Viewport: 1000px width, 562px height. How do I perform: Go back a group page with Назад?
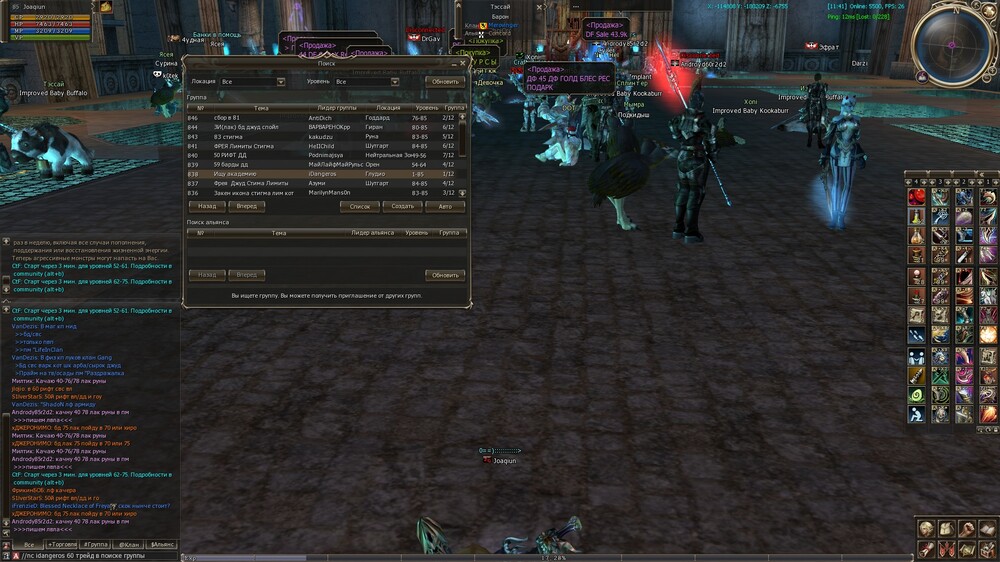tap(207, 206)
